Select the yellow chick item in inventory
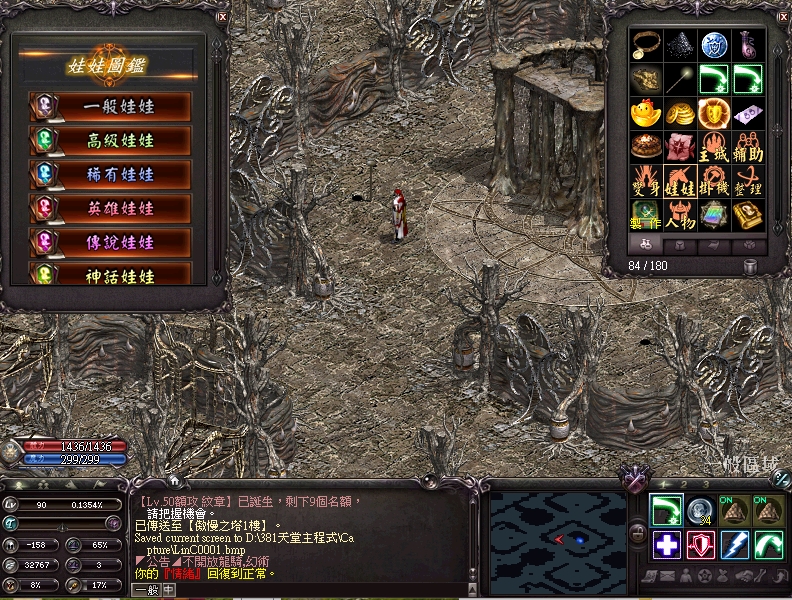The image size is (792, 600). click(x=645, y=113)
